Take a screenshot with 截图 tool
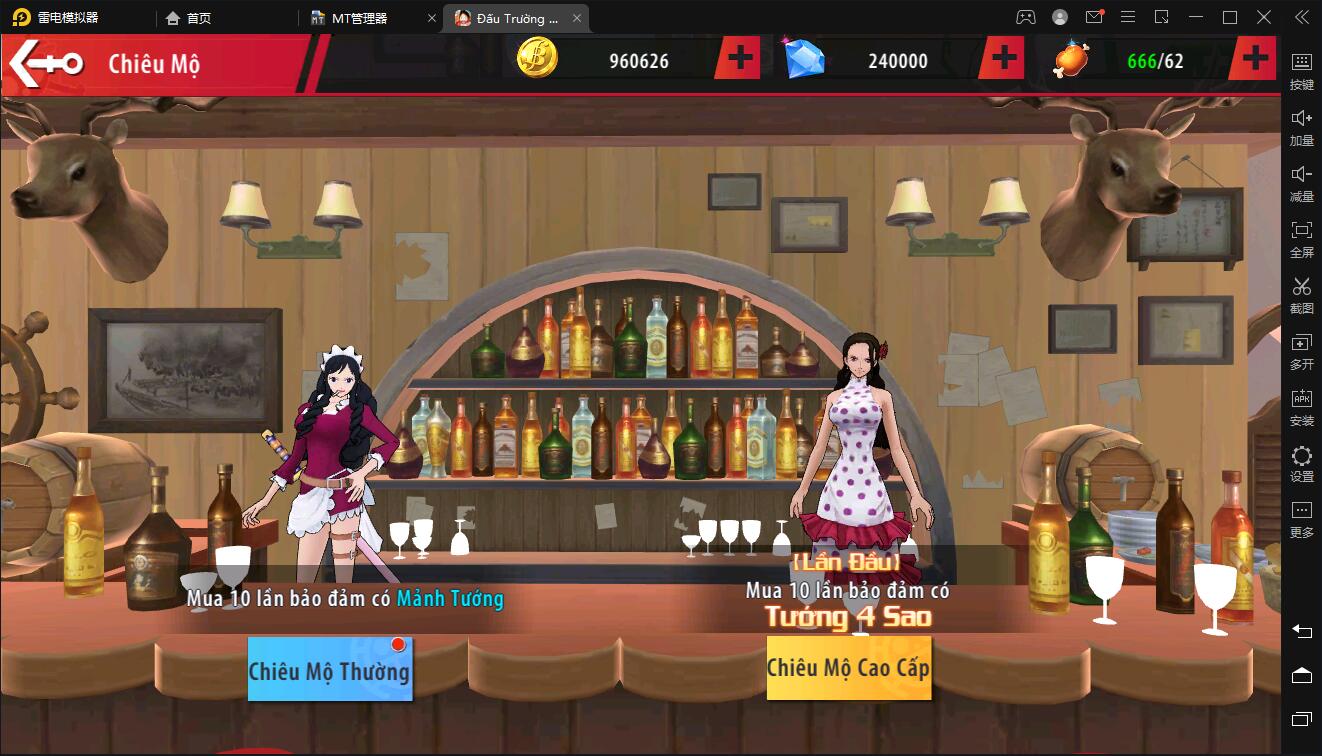The image size is (1322, 756). [x=1301, y=296]
